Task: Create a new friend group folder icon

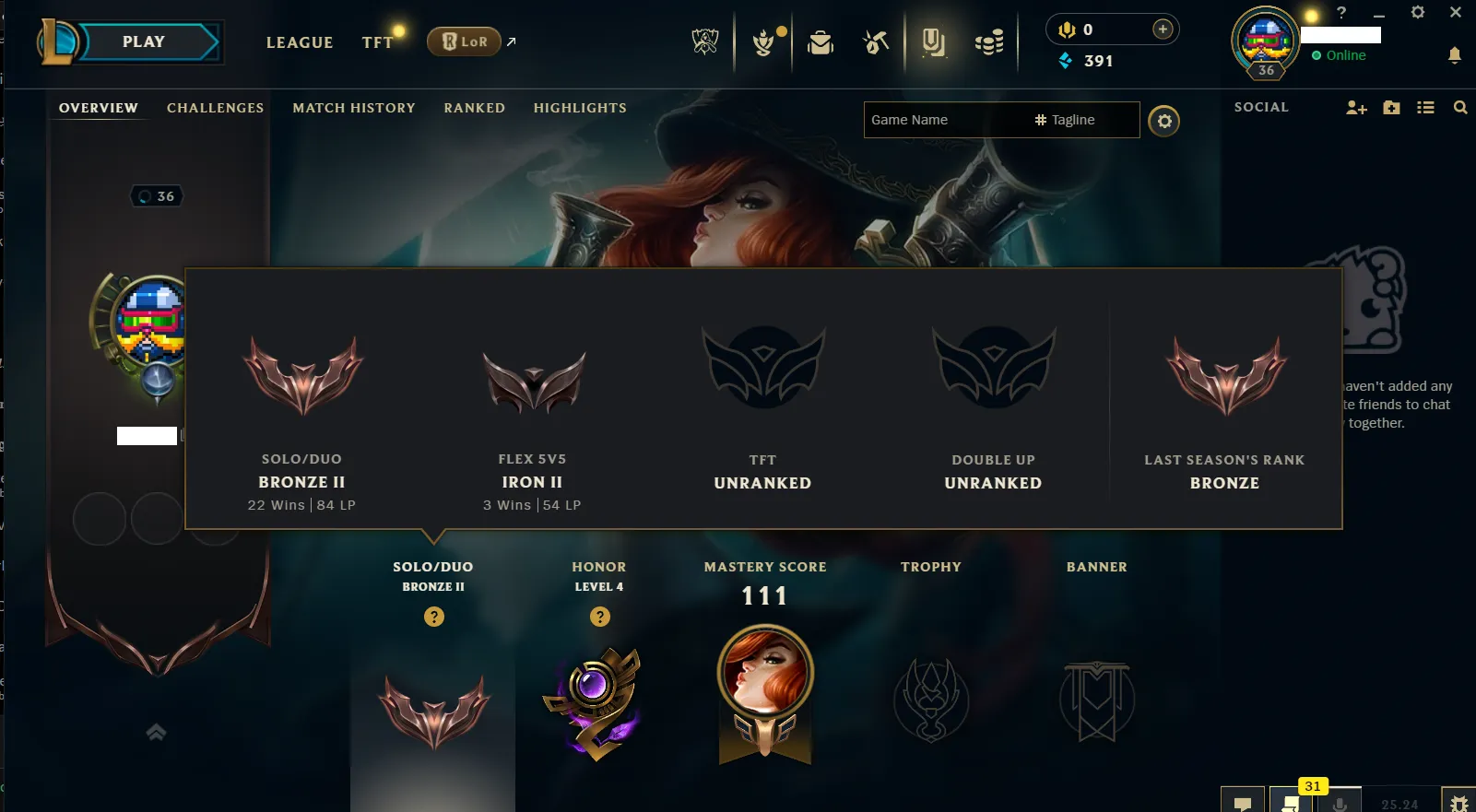Action: coord(1390,108)
